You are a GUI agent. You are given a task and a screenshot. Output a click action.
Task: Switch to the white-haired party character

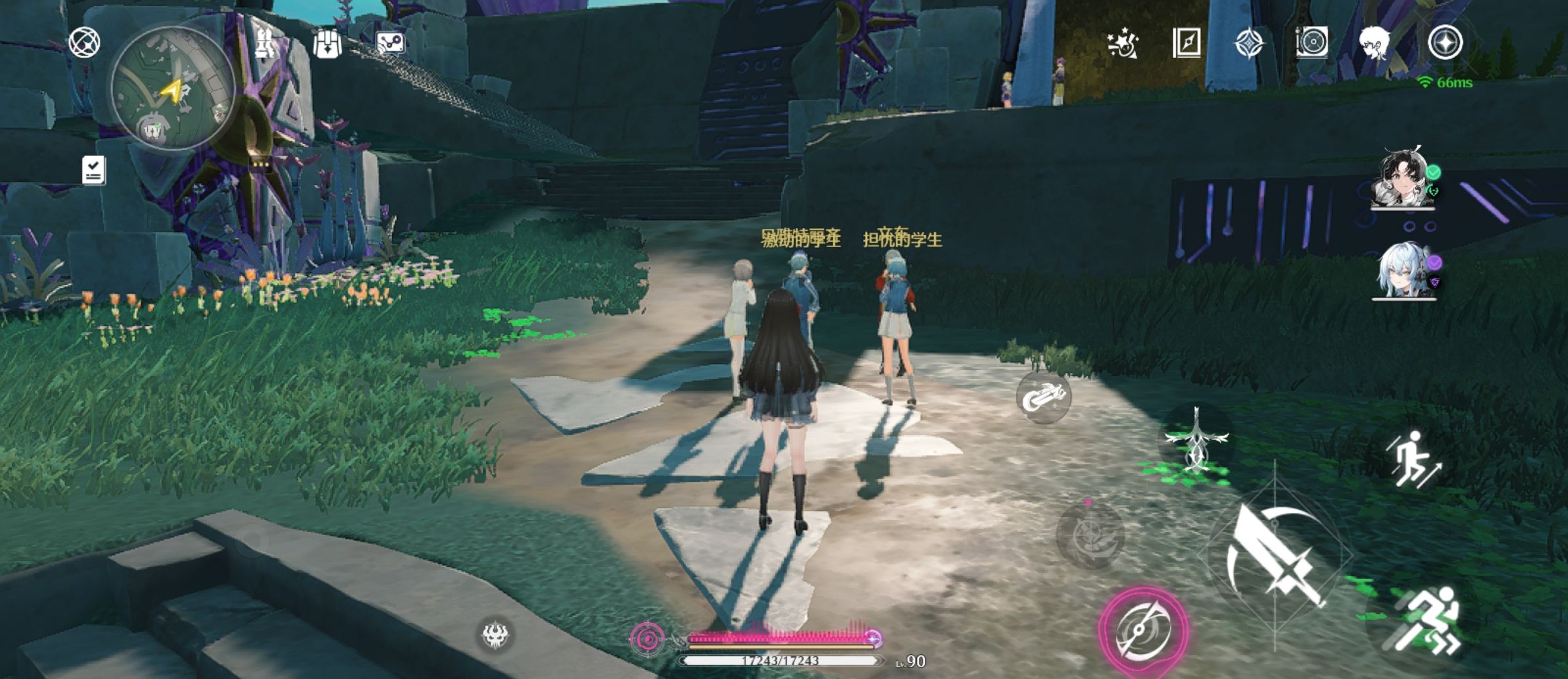[1403, 270]
